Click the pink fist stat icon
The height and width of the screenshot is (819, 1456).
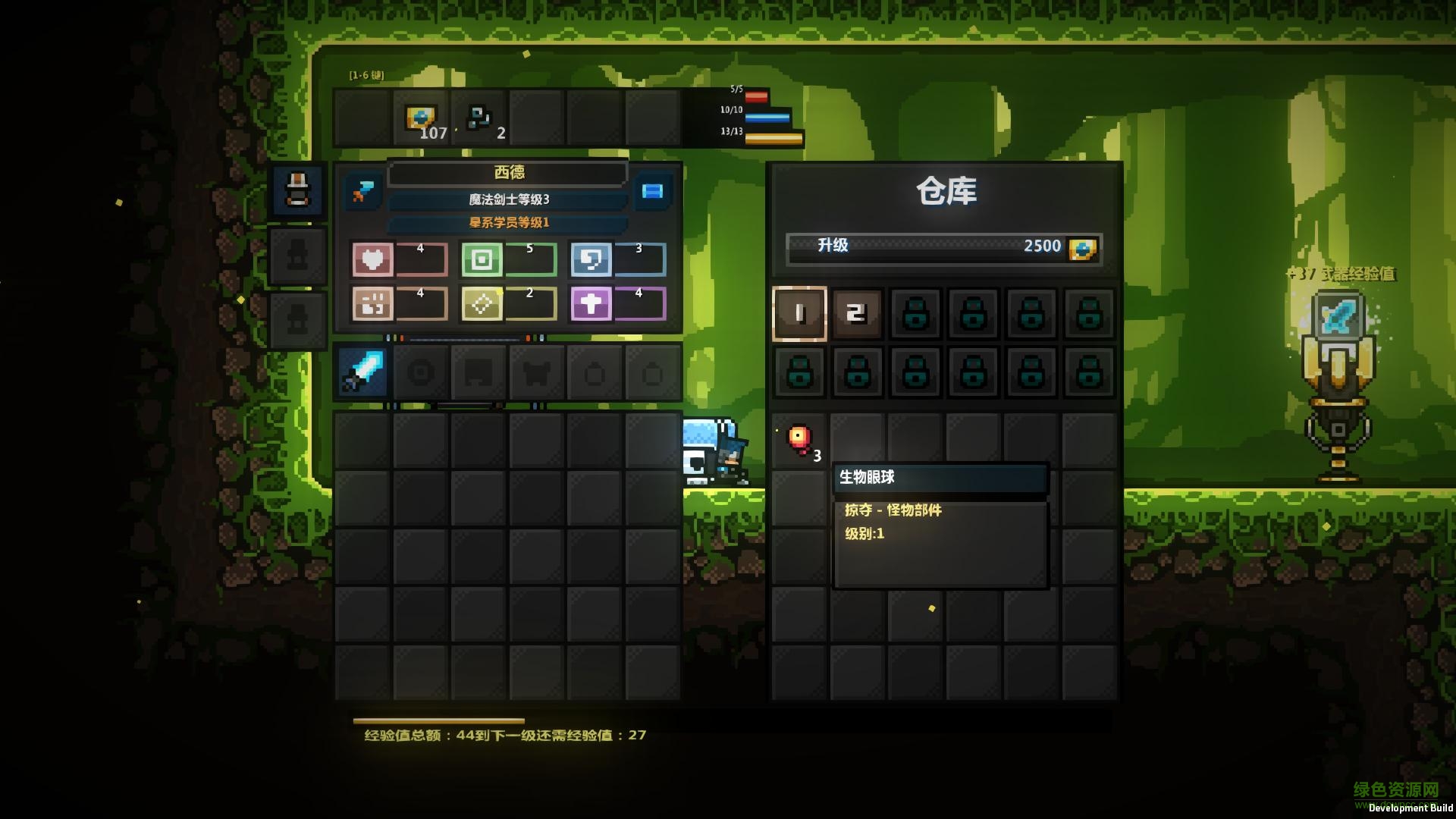pos(372,304)
